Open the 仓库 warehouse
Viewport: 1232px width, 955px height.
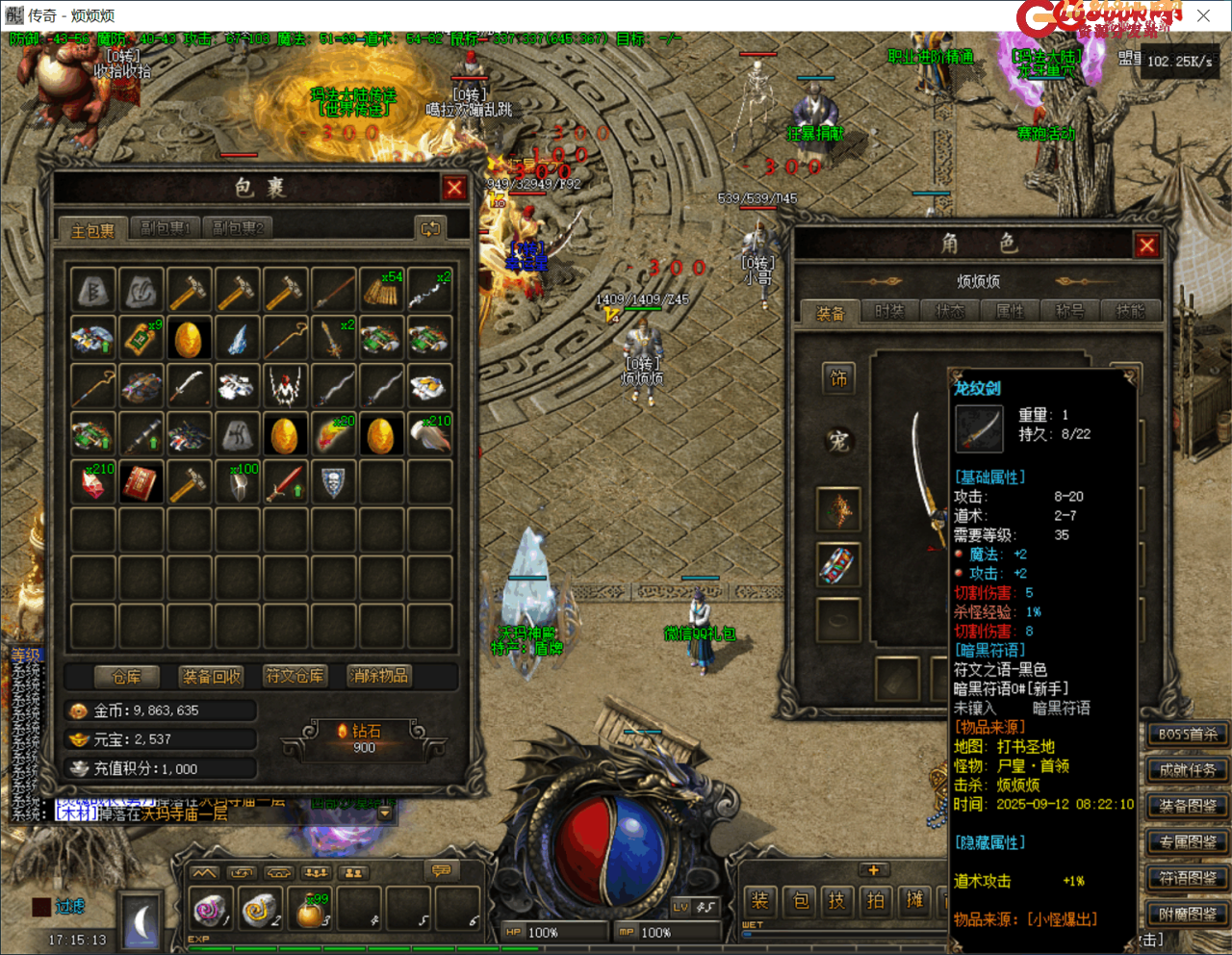coord(126,677)
